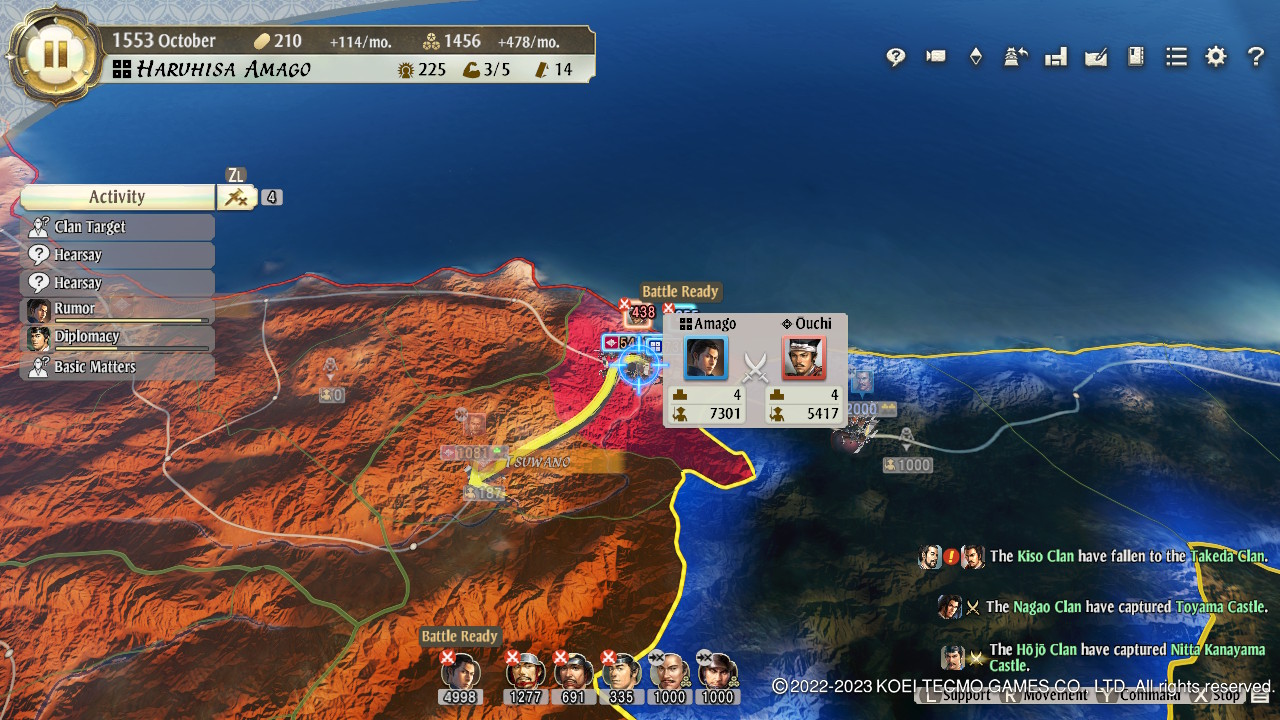
Task: Click the round pause button
Action: (x=54, y=54)
